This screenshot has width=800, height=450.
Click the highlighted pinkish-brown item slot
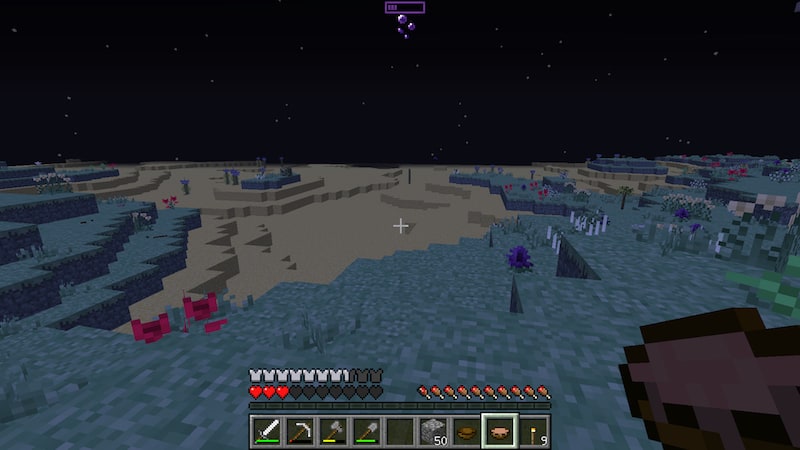[499, 431]
